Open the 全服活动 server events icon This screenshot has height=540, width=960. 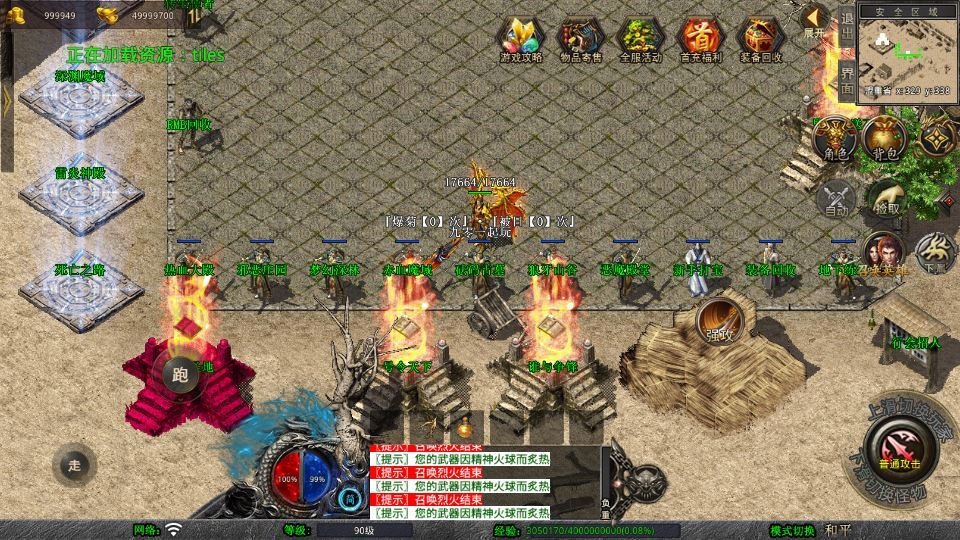pyautogui.click(x=641, y=38)
